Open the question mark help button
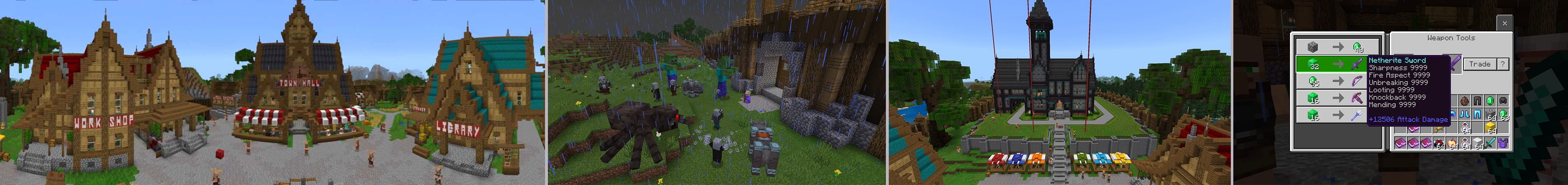Image resolution: width=1568 pixels, height=185 pixels. pos(1503,64)
